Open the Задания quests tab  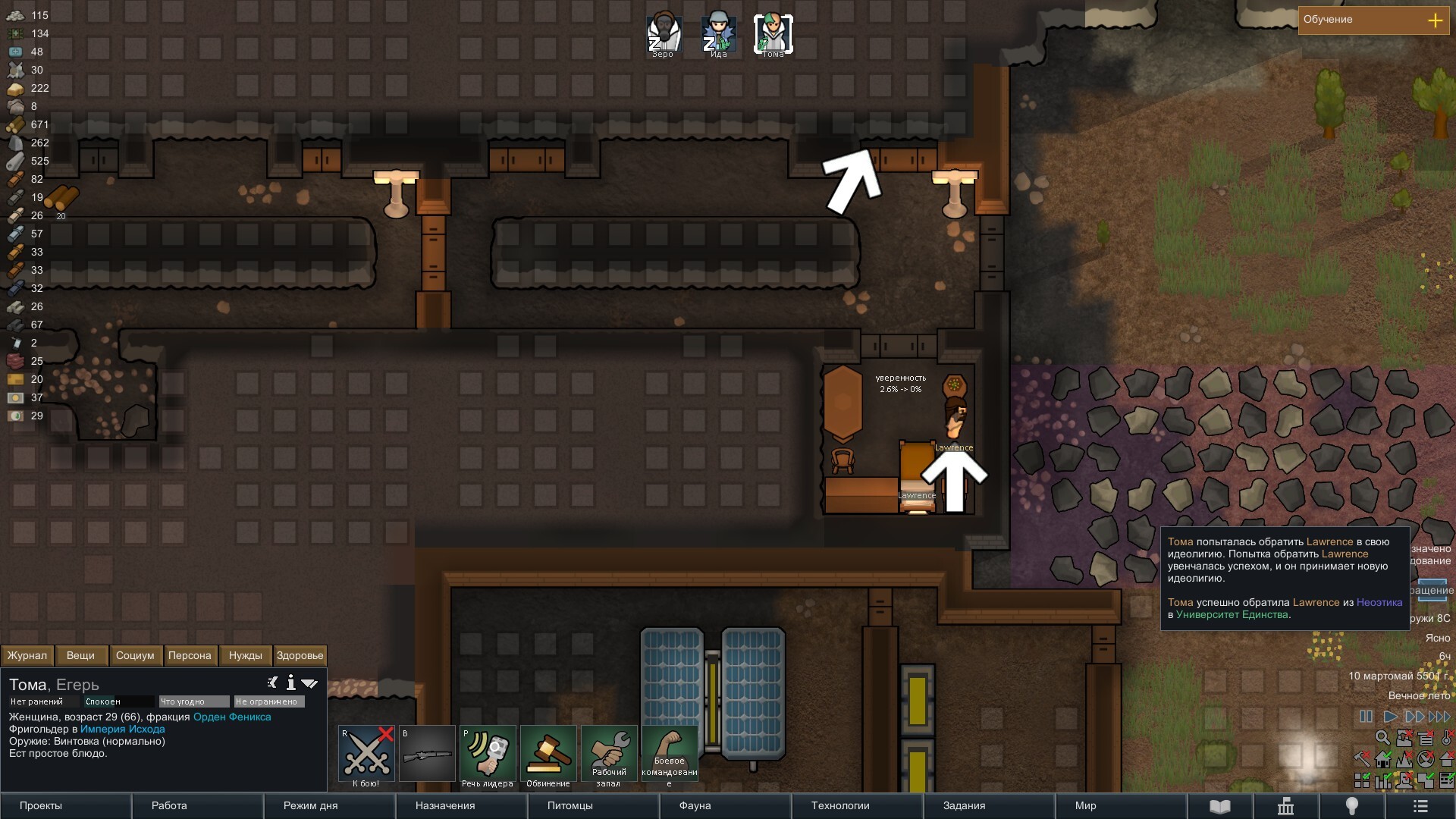[989, 806]
